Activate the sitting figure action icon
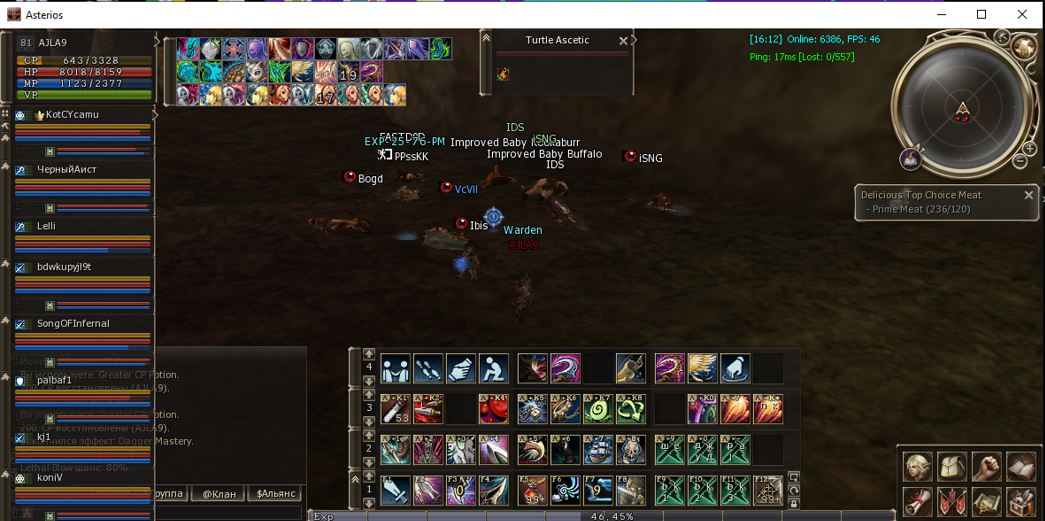This screenshot has width=1045, height=521. 493,369
